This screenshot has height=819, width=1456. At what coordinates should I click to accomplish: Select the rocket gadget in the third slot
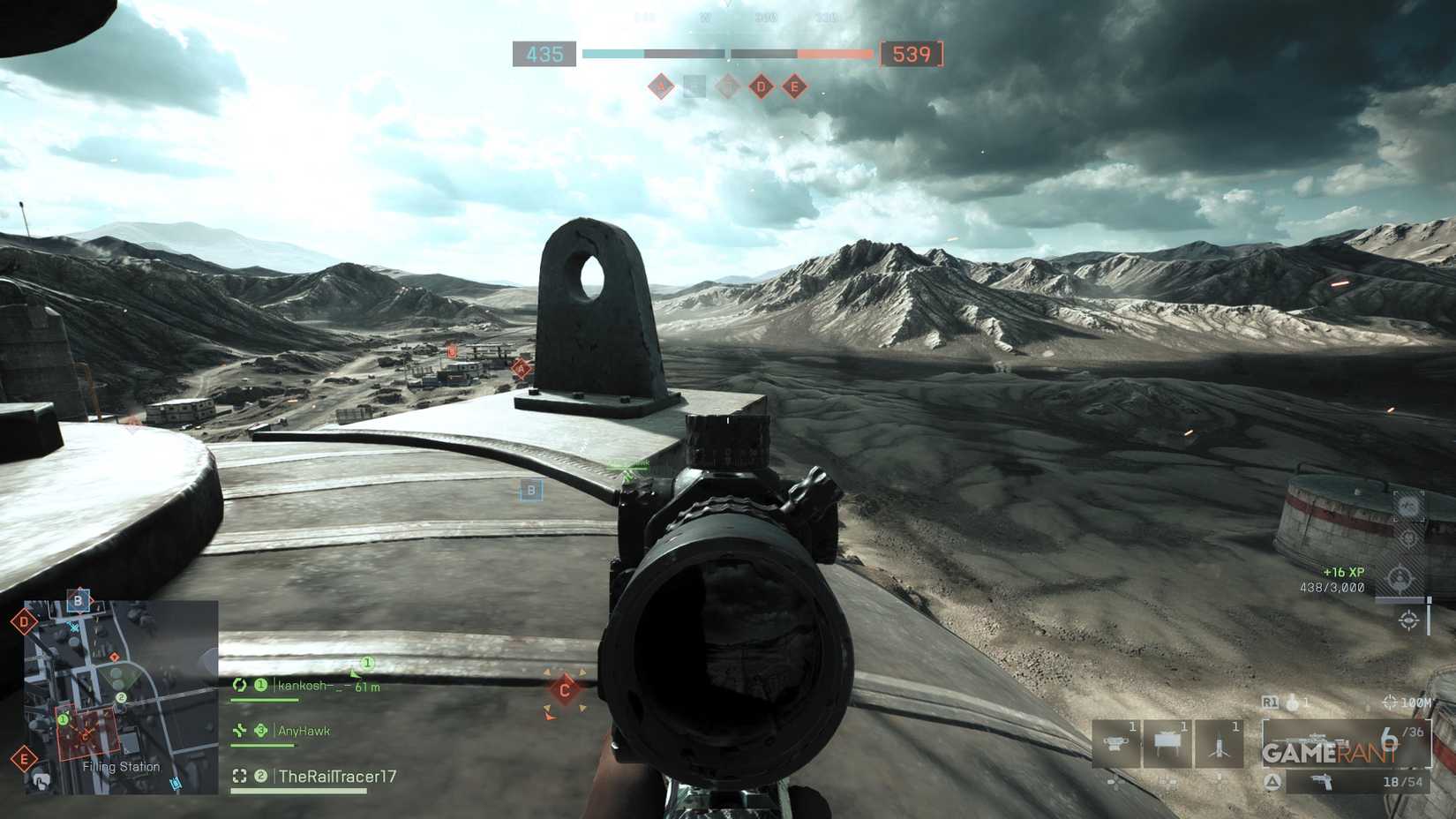point(1218,742)
